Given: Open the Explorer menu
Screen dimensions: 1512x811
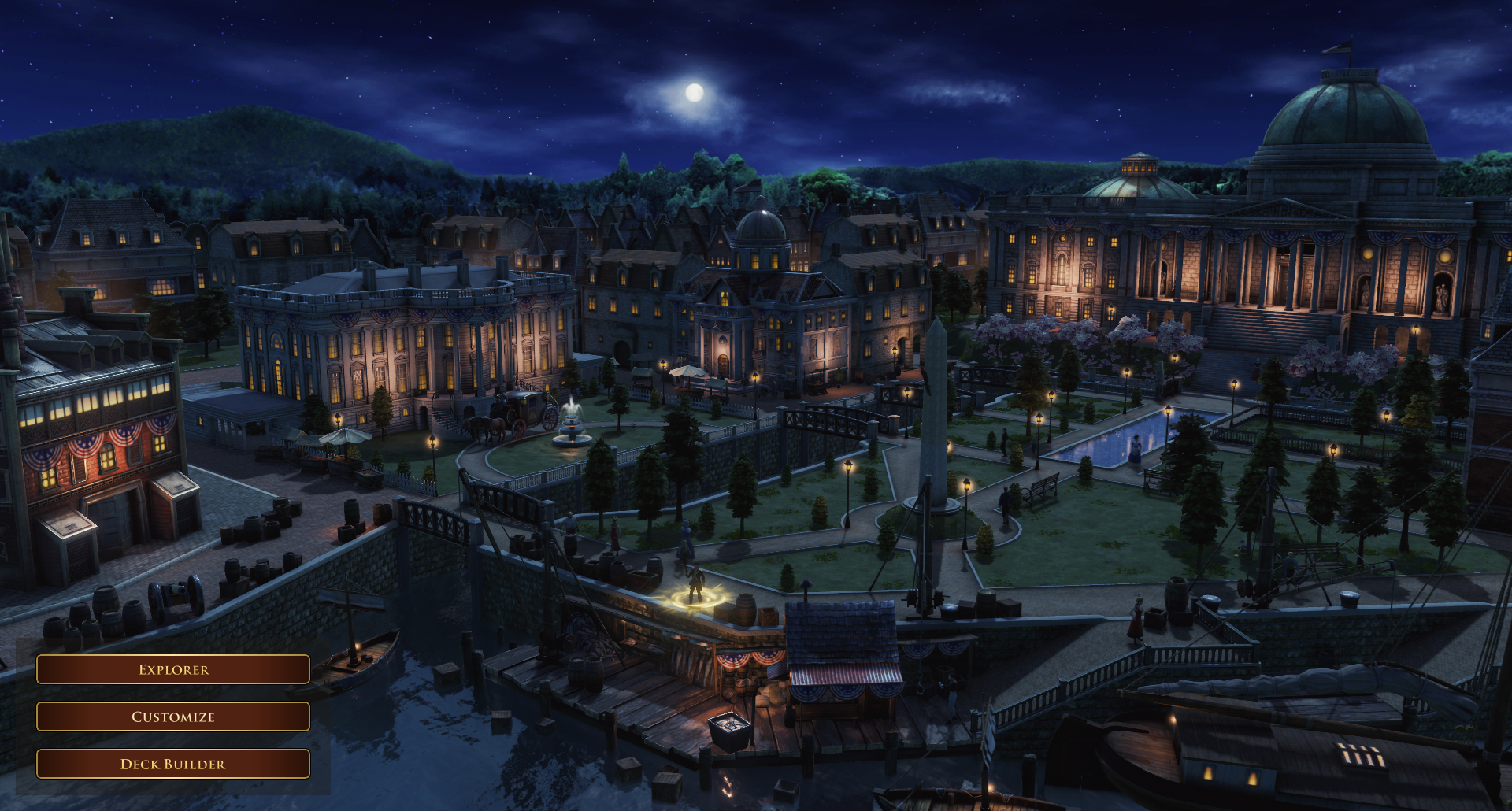Looking at the screenshot, I should (x=173, y=669).
